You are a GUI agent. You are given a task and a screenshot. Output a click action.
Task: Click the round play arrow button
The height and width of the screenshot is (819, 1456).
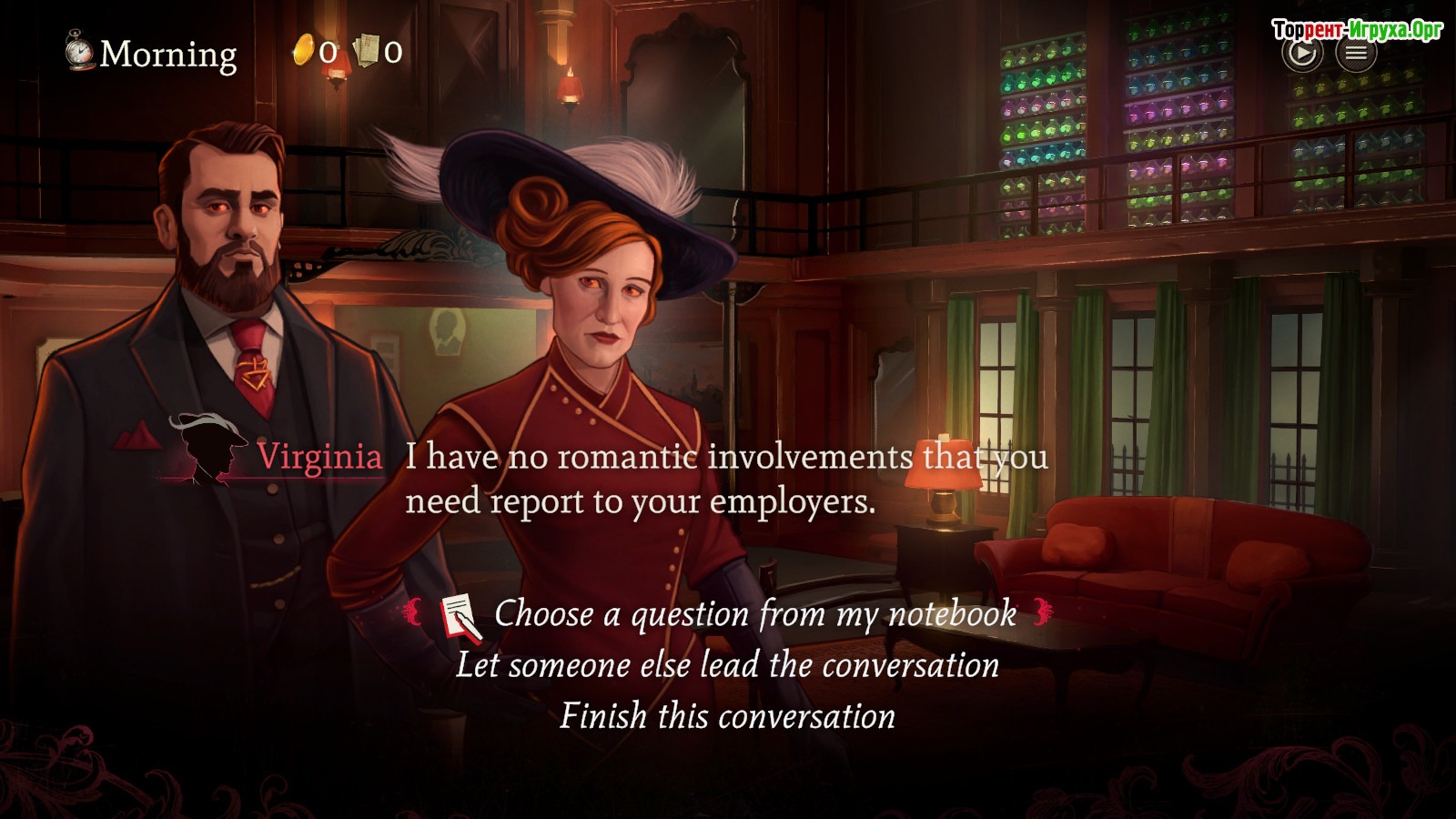click(1302, 54)
